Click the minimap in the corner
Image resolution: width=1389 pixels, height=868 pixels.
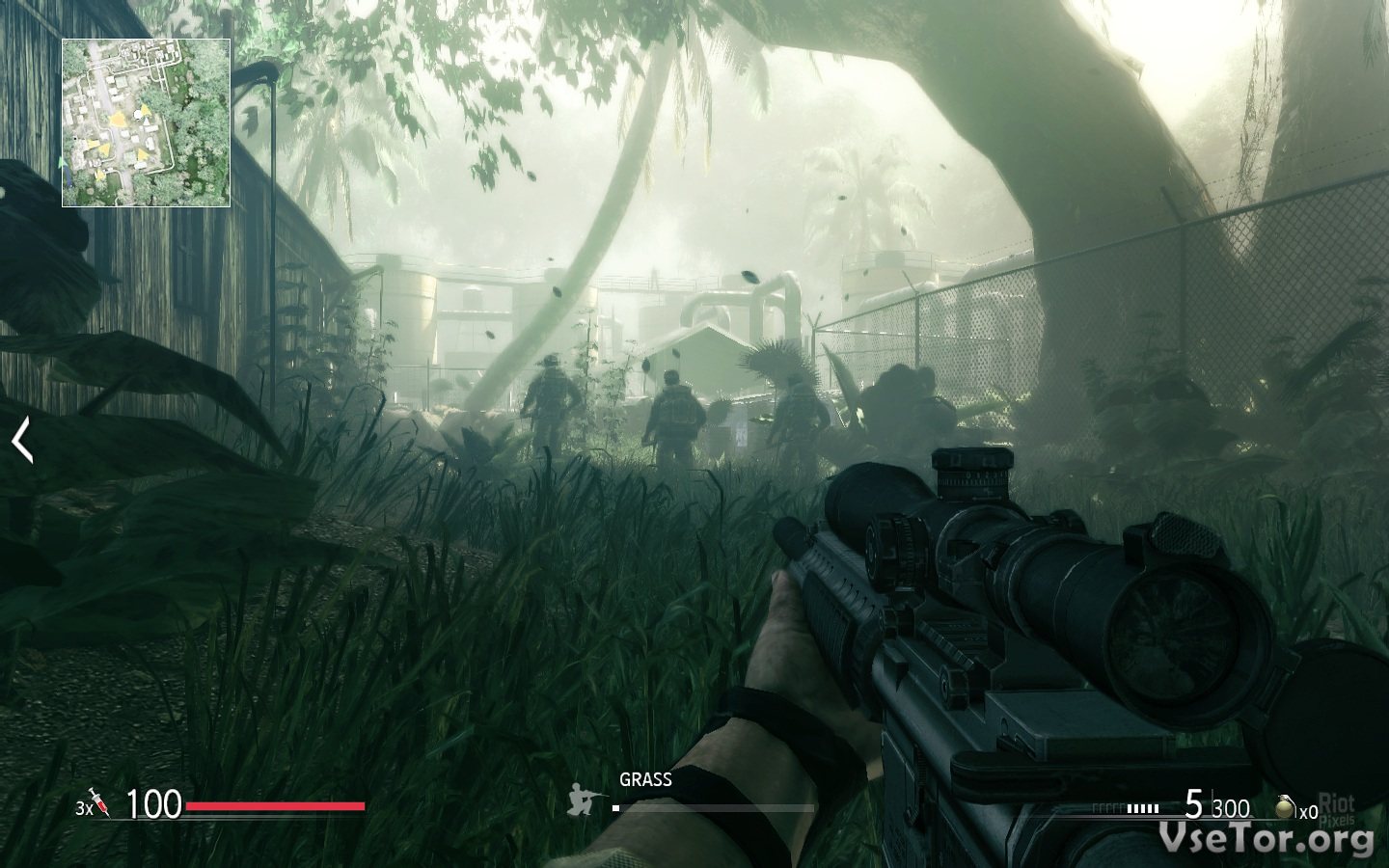147,122
